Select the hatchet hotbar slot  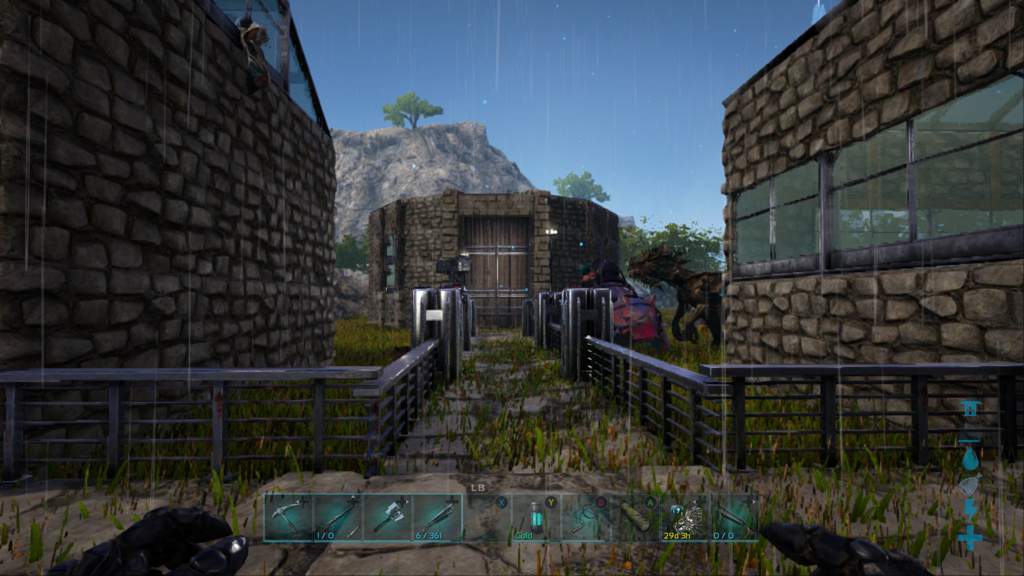(x=388, y=517)
